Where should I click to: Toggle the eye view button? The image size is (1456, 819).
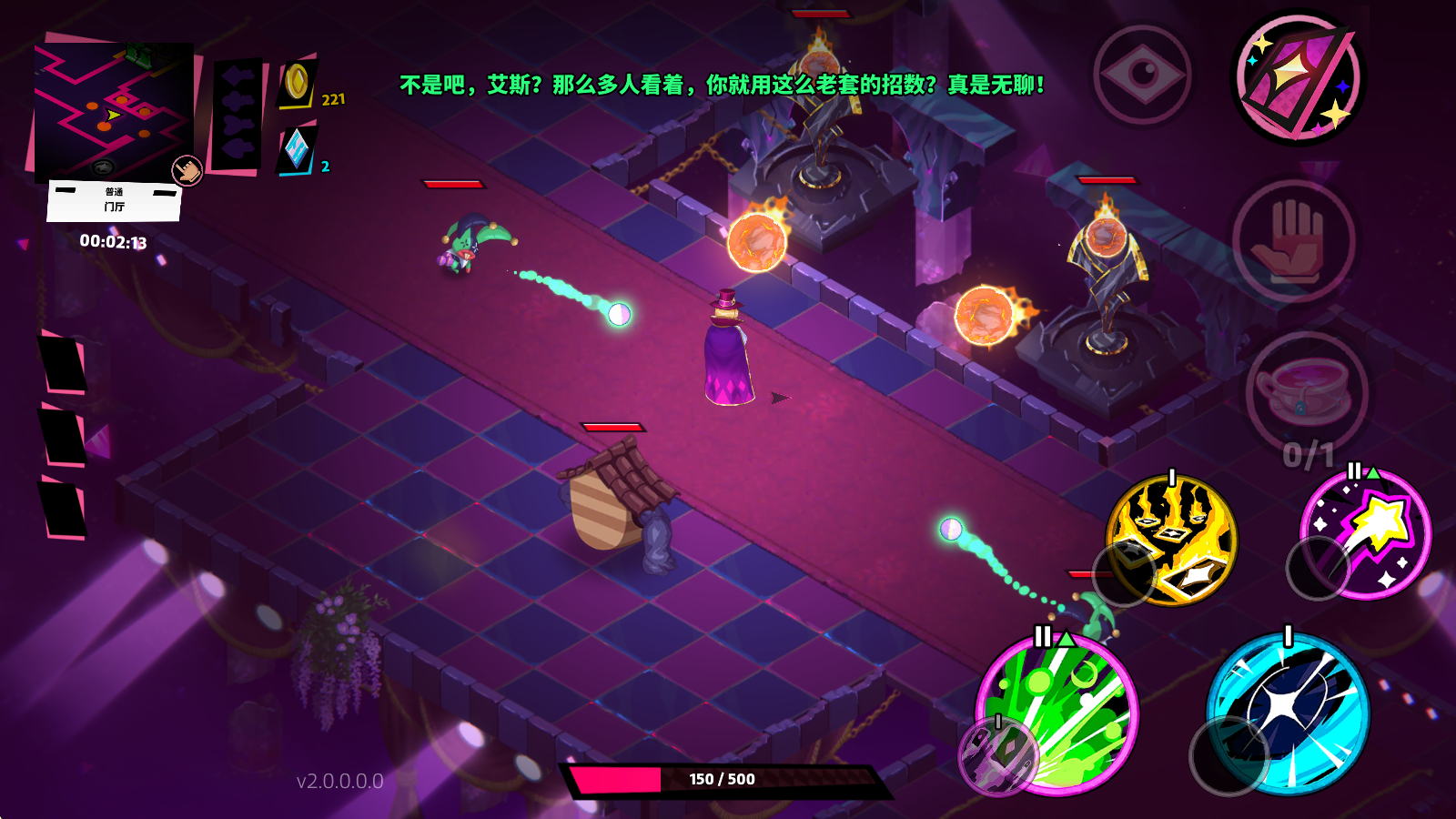tap(1143, 76)
